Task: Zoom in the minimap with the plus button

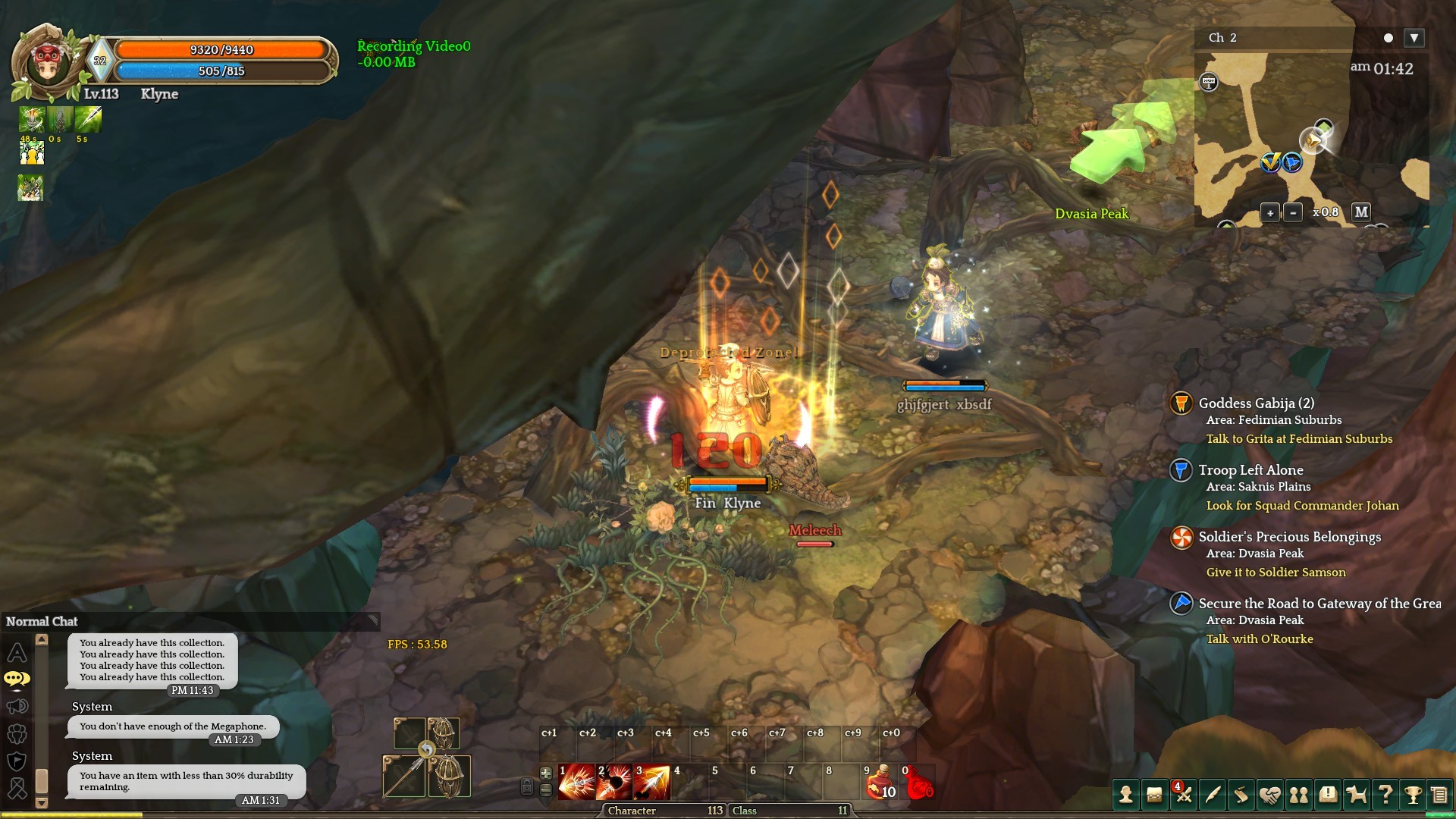Action: [x=1270, y=213]
